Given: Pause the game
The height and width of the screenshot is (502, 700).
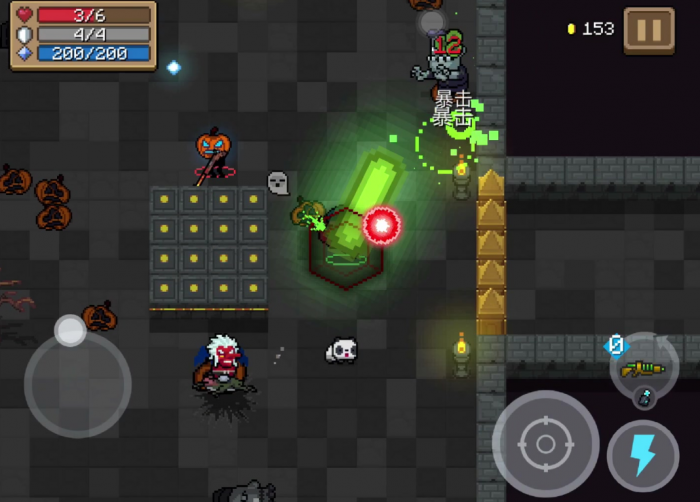Looking at the screenshot, I should pos(649,30).
